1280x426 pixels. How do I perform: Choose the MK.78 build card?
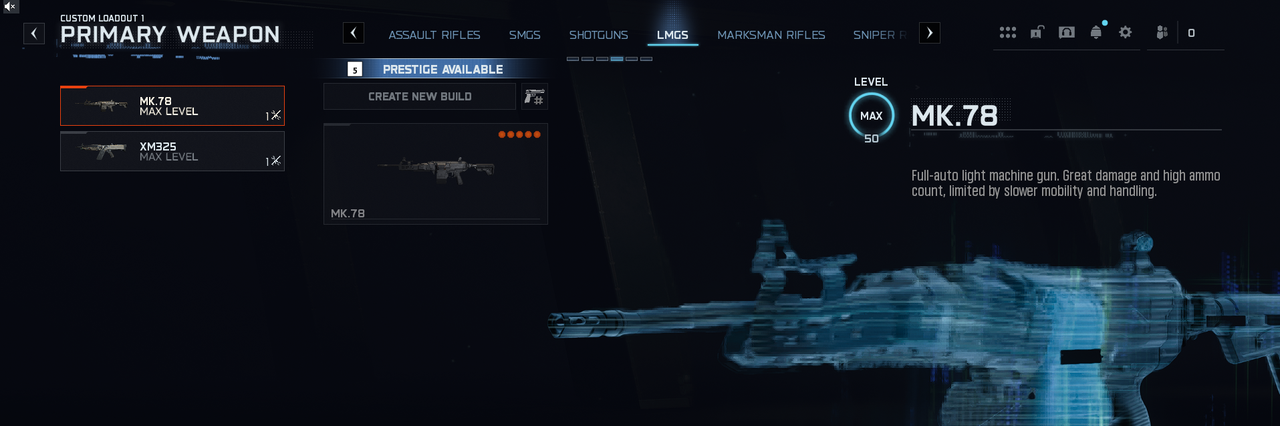click(435, 173)
